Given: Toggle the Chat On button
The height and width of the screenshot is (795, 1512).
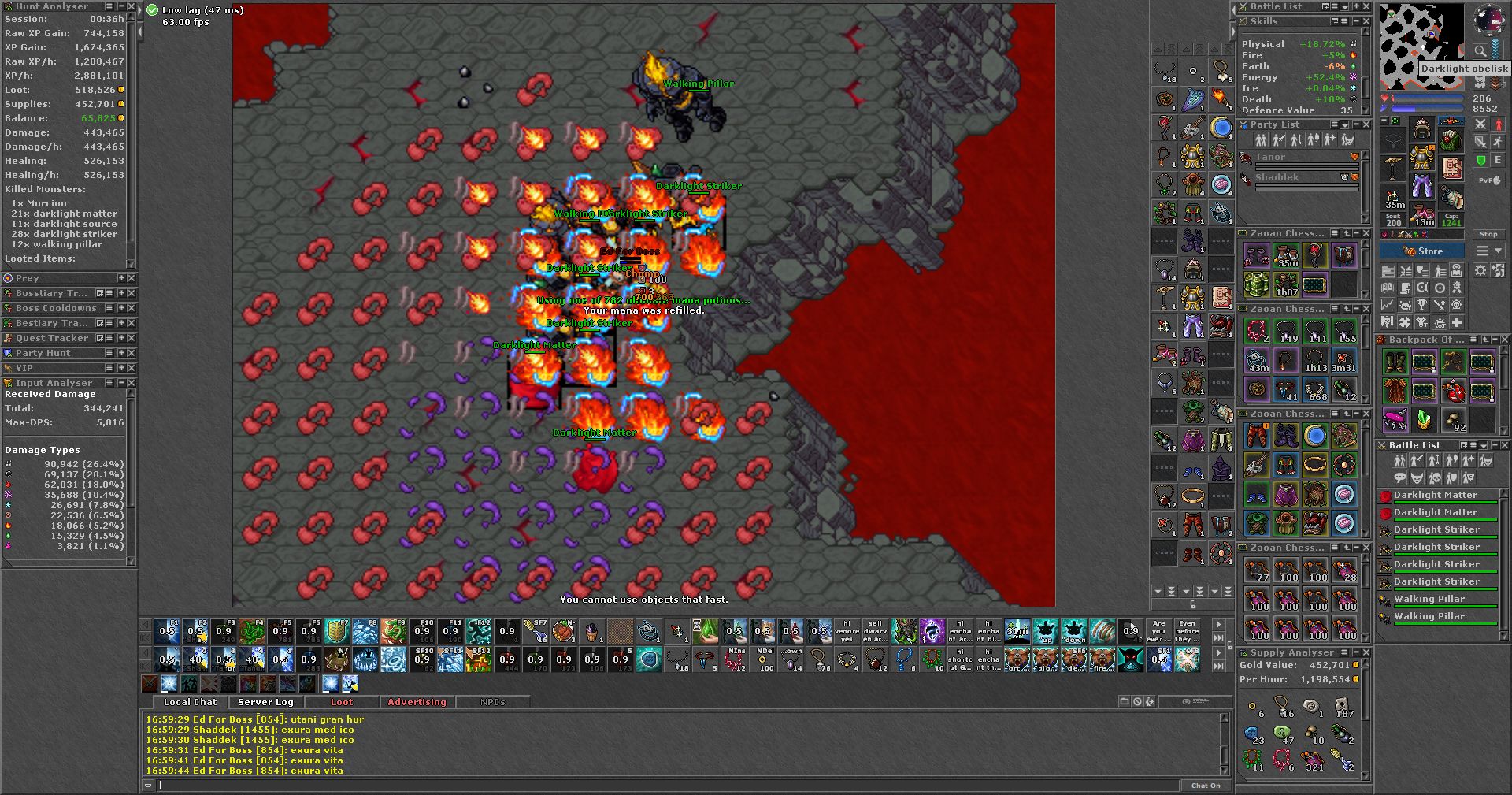Looking at the screenshot, I should tap(1206, 786).
